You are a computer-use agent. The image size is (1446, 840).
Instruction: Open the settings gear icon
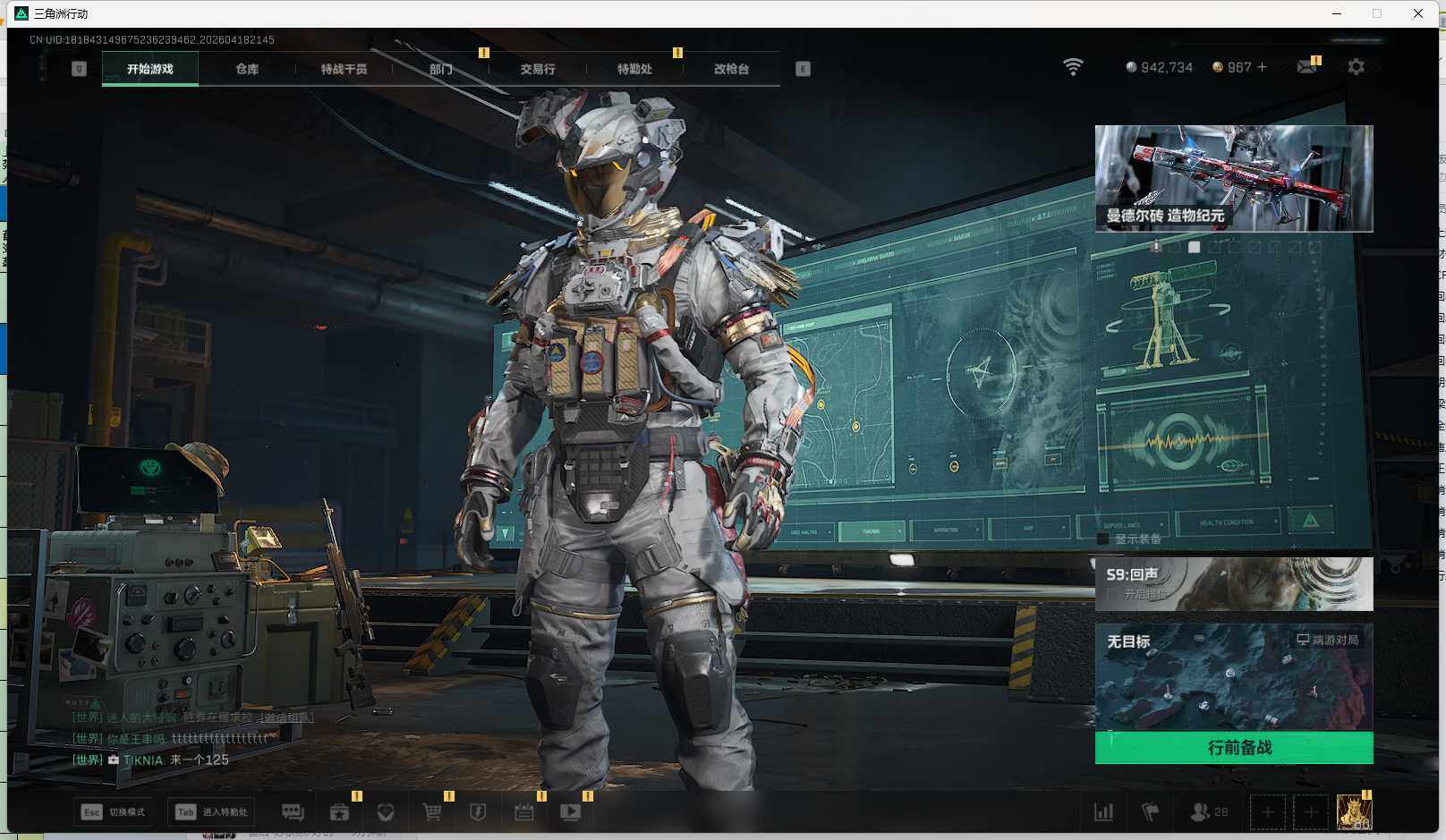click(x=1356, y=67)
